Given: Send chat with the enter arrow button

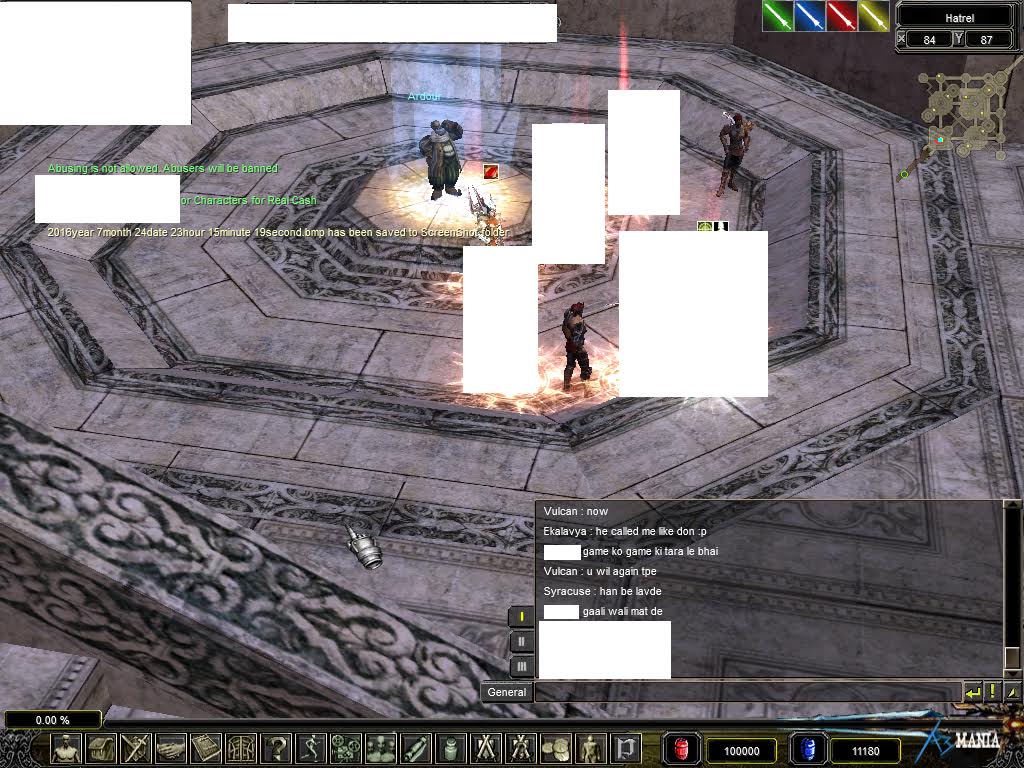Looking at the screenshot, I should point(972,692).
